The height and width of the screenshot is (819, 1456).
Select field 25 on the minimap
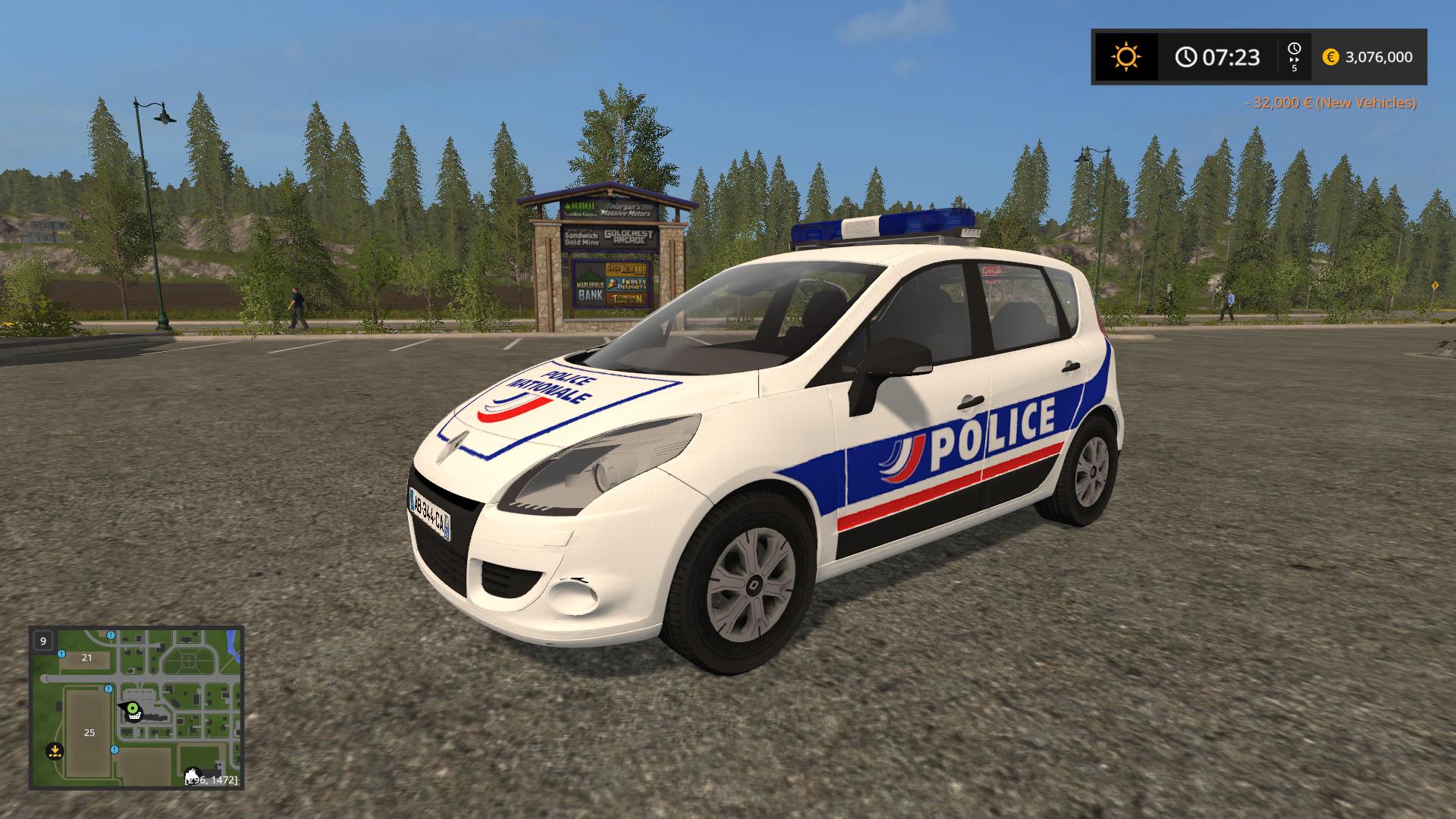[89, 733]
